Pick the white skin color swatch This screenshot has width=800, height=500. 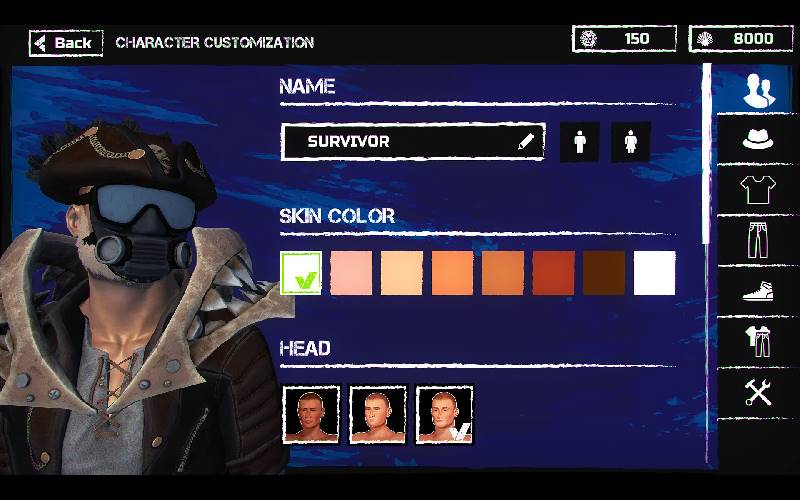pyautogui.click(x=655, y=273)
